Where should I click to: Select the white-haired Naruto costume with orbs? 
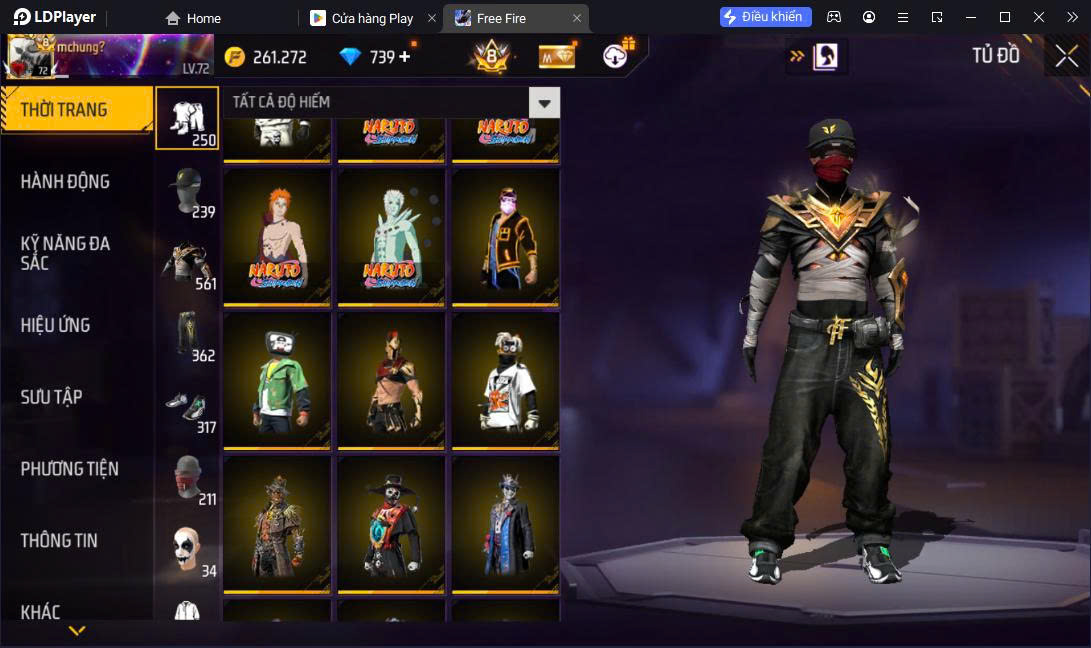click(391, 237)
